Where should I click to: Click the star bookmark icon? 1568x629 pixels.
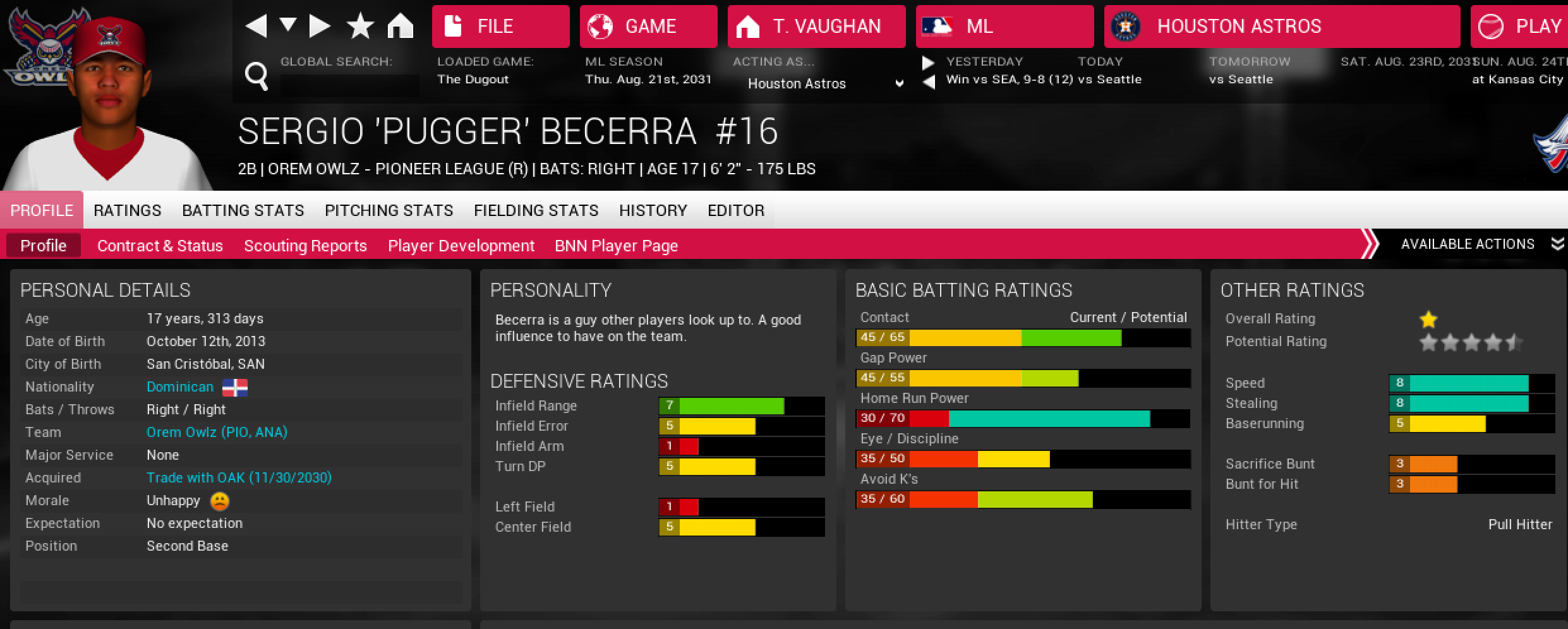pyautogui.click(x=360, y=27)
